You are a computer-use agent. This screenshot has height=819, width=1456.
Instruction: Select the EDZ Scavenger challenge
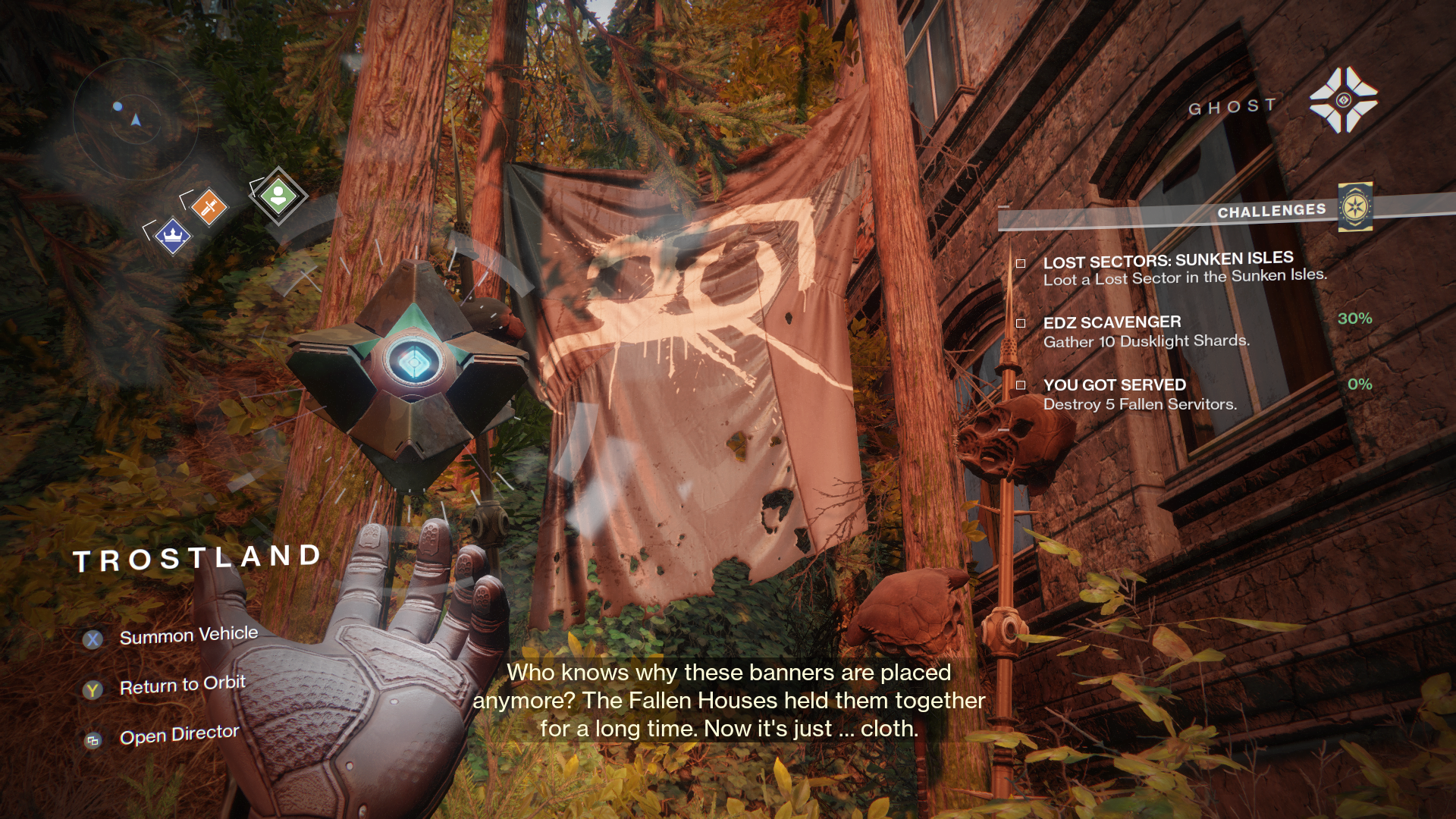pyautogui.click(x=1146, y=331)
